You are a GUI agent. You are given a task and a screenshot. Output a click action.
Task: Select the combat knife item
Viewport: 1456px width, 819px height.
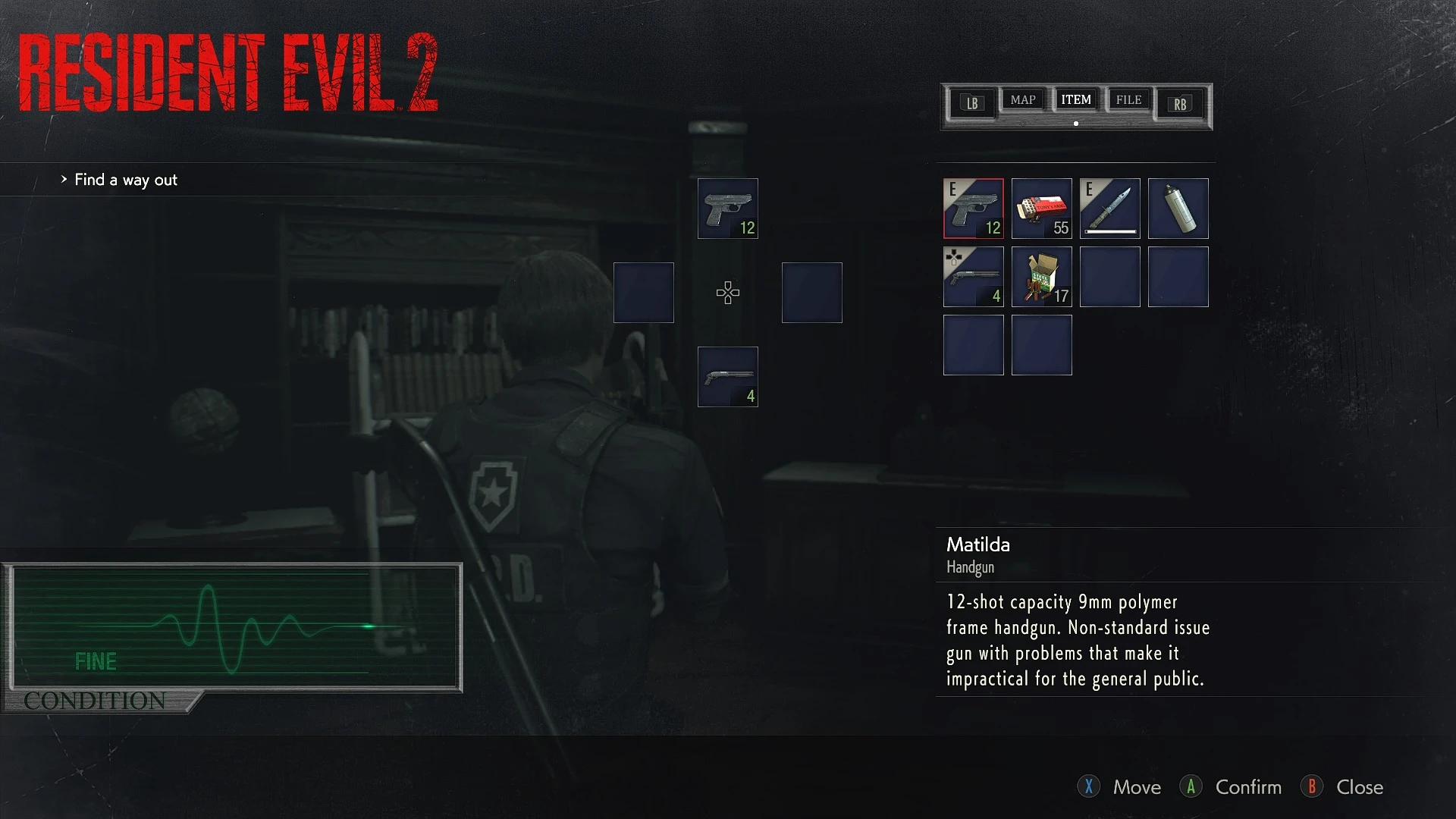coord(1110,208)
